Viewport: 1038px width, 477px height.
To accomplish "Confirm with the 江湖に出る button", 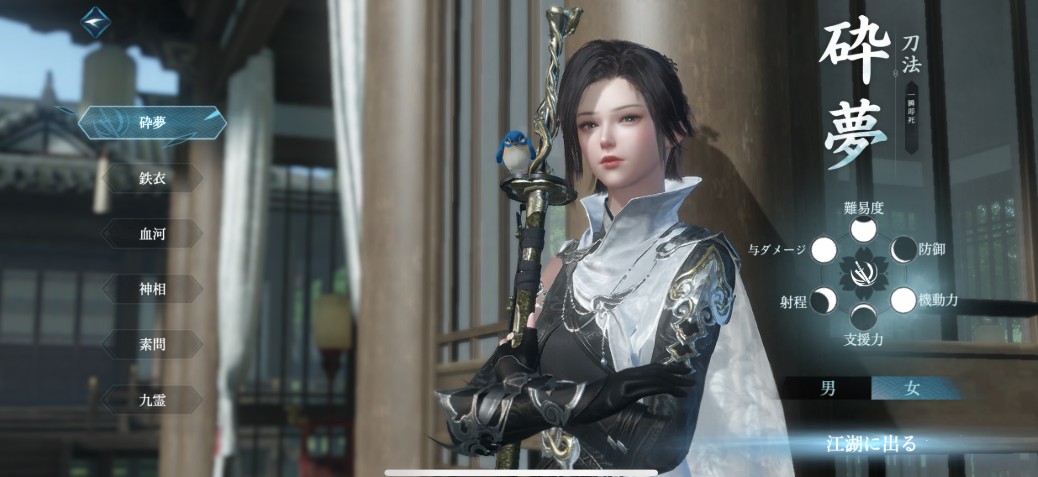I will click(x=872, y=443).
